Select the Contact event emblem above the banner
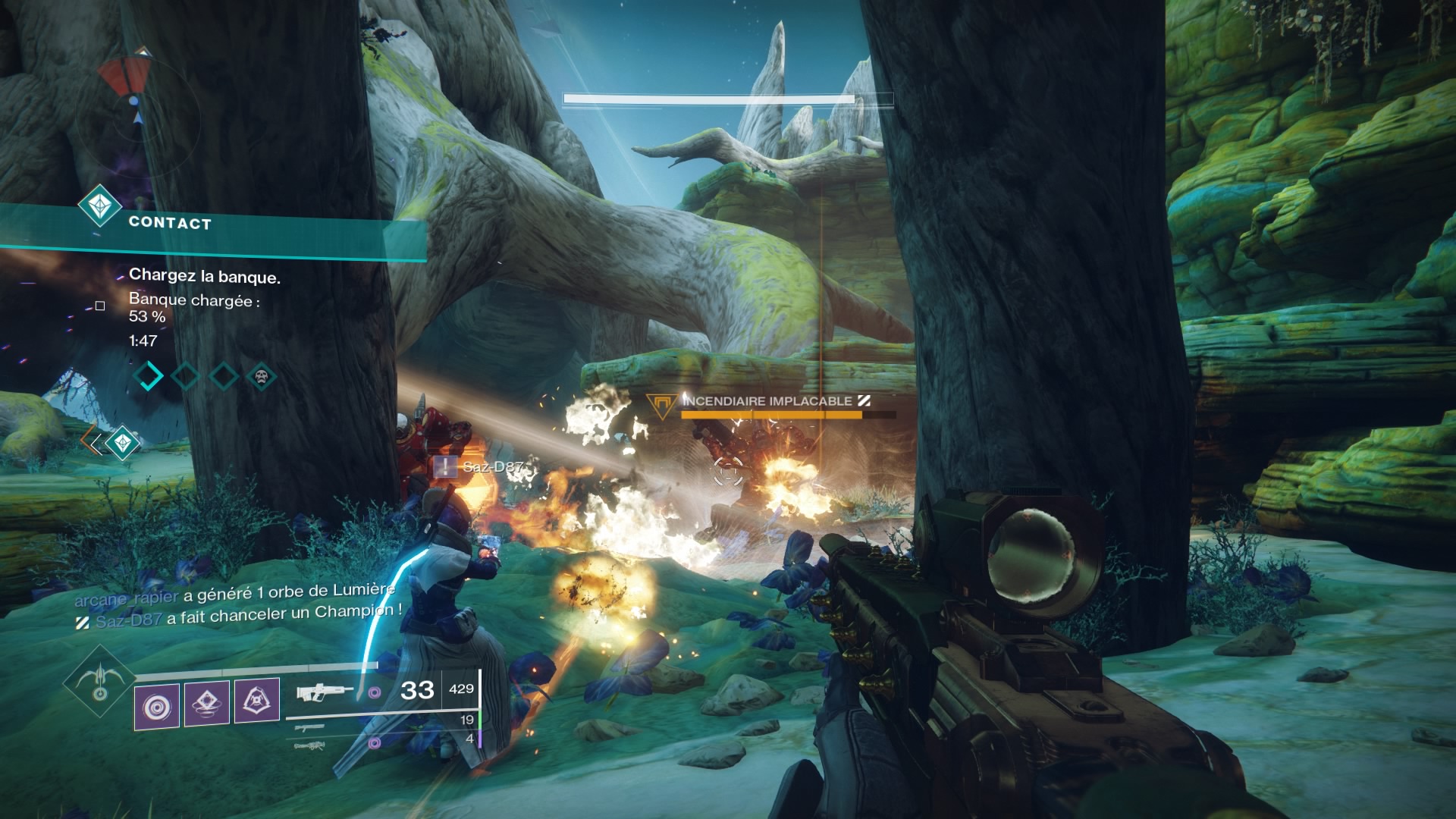 point(100,205)
